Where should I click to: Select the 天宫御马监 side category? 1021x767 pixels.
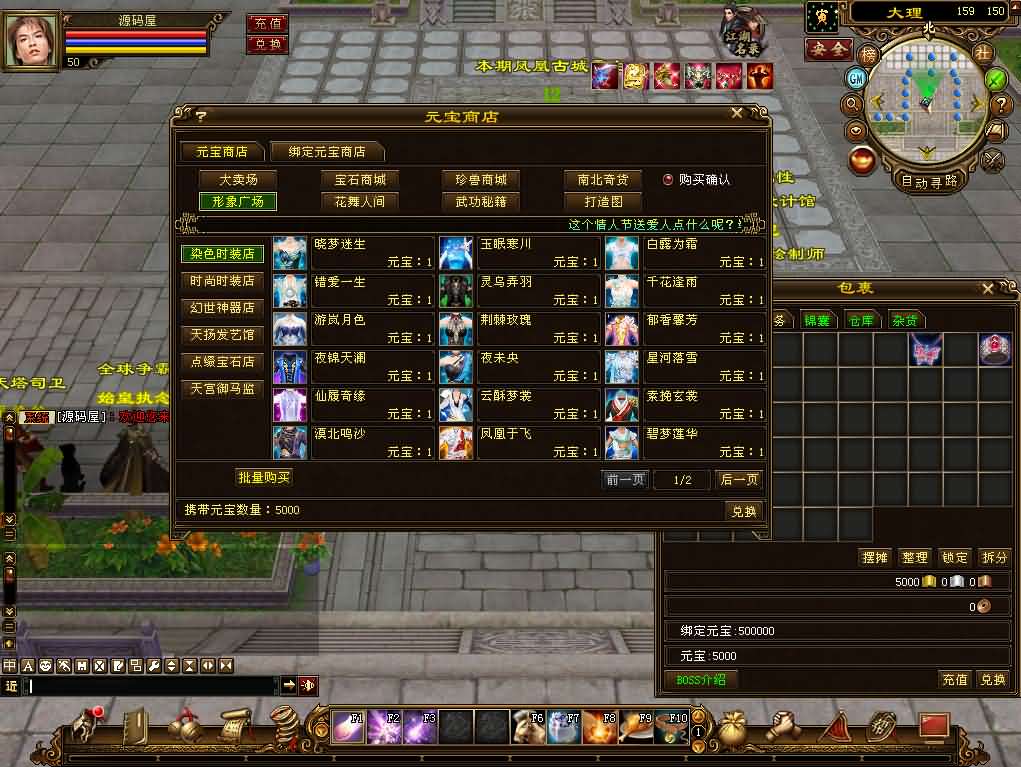(222, 388)
